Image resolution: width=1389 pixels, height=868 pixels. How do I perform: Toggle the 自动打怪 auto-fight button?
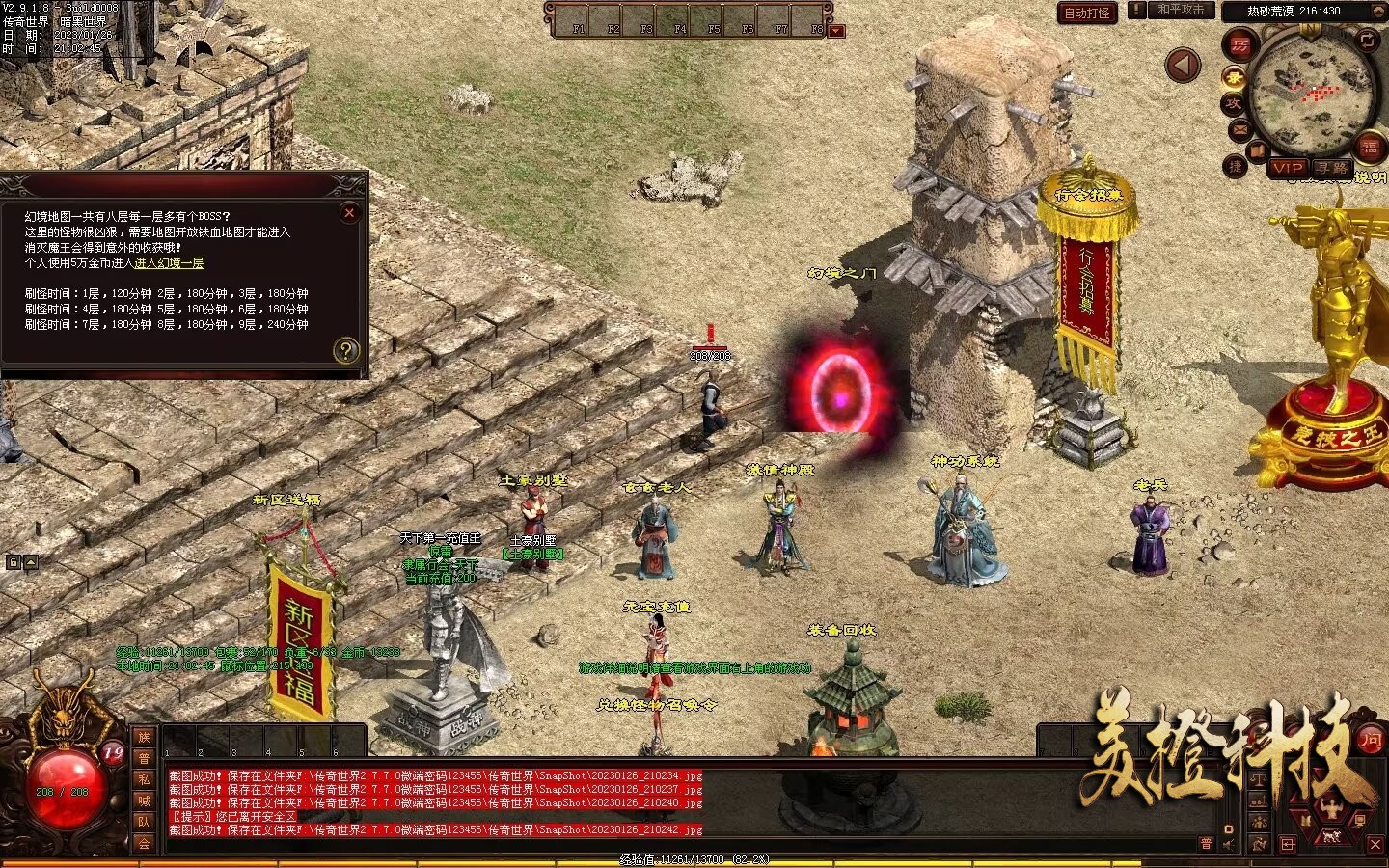[1086, 13]
